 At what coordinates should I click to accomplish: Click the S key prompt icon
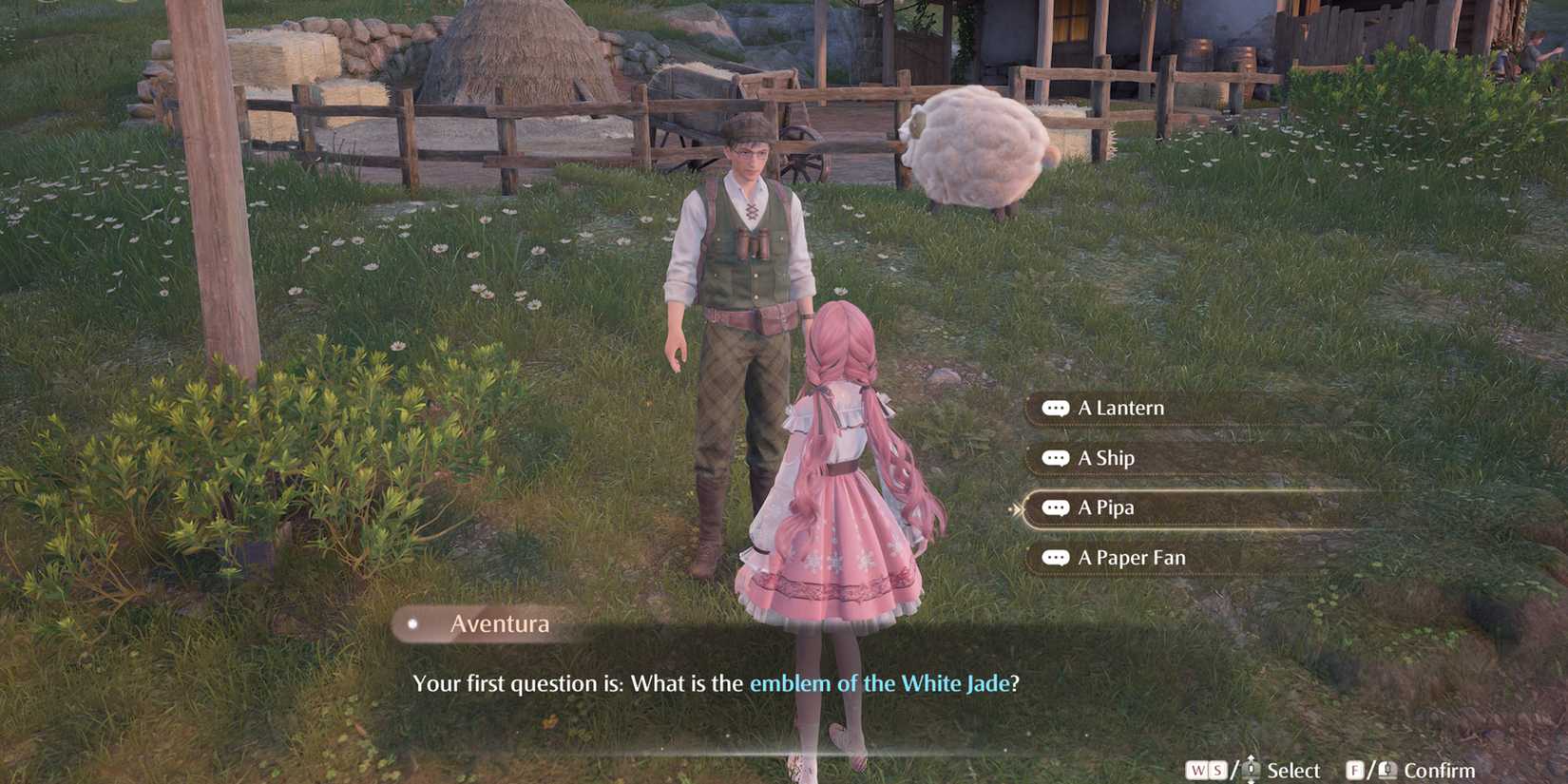[1219, 770]
